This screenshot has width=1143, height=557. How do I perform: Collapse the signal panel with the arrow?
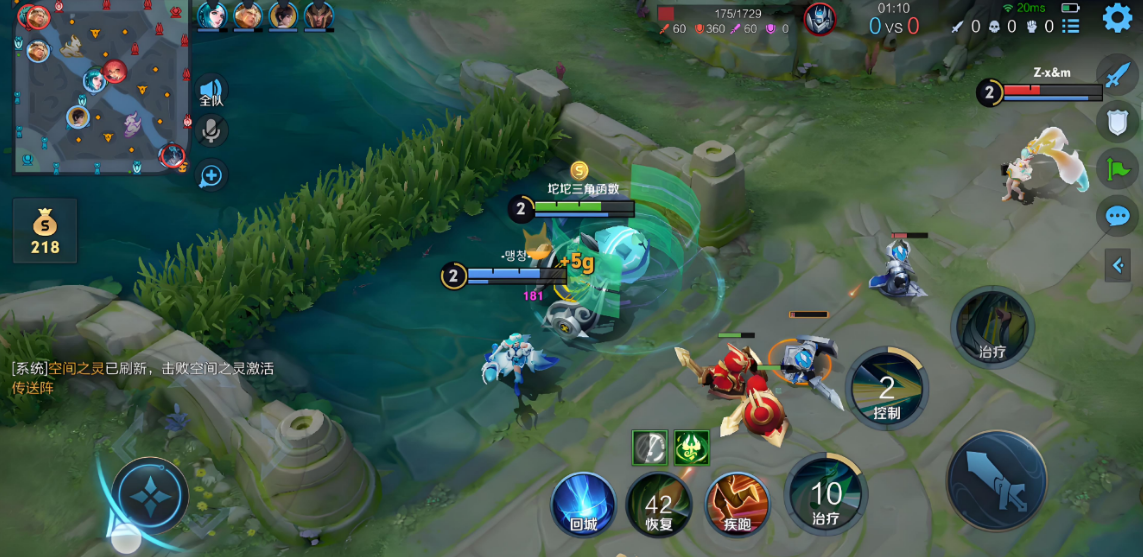[1117, 264]
